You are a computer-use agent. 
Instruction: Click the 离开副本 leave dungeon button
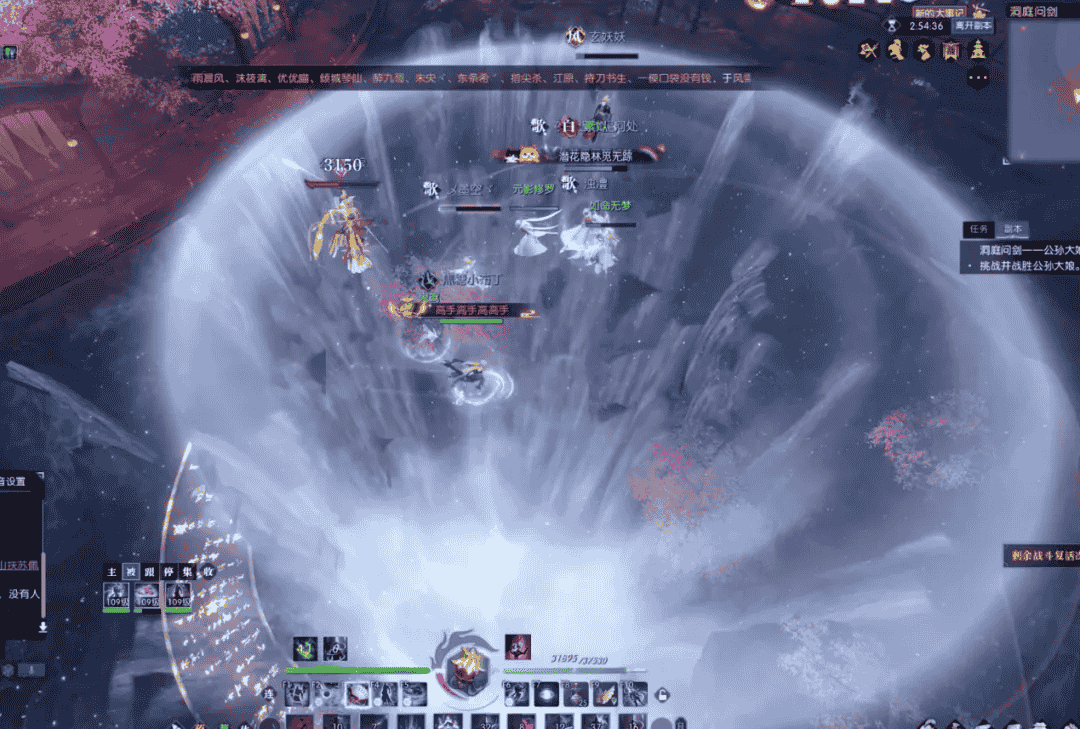(971, 25)
